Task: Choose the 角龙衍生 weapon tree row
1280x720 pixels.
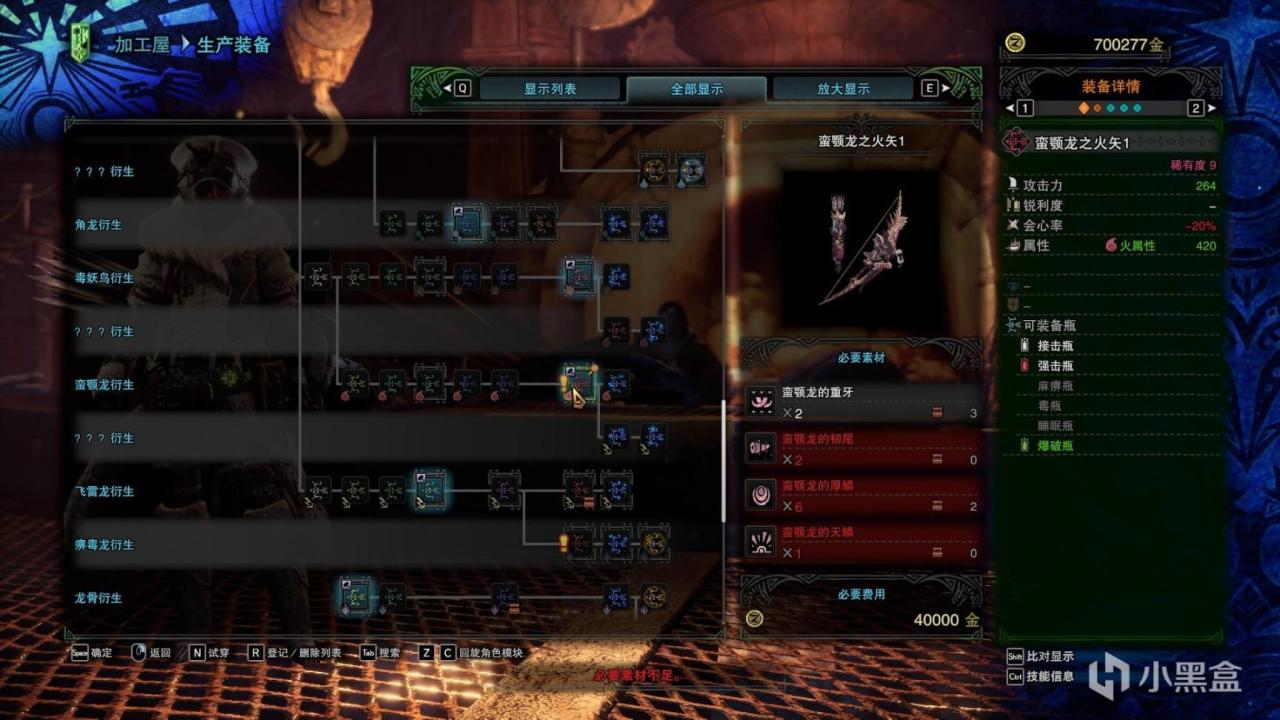Action: tap(98, 225)
